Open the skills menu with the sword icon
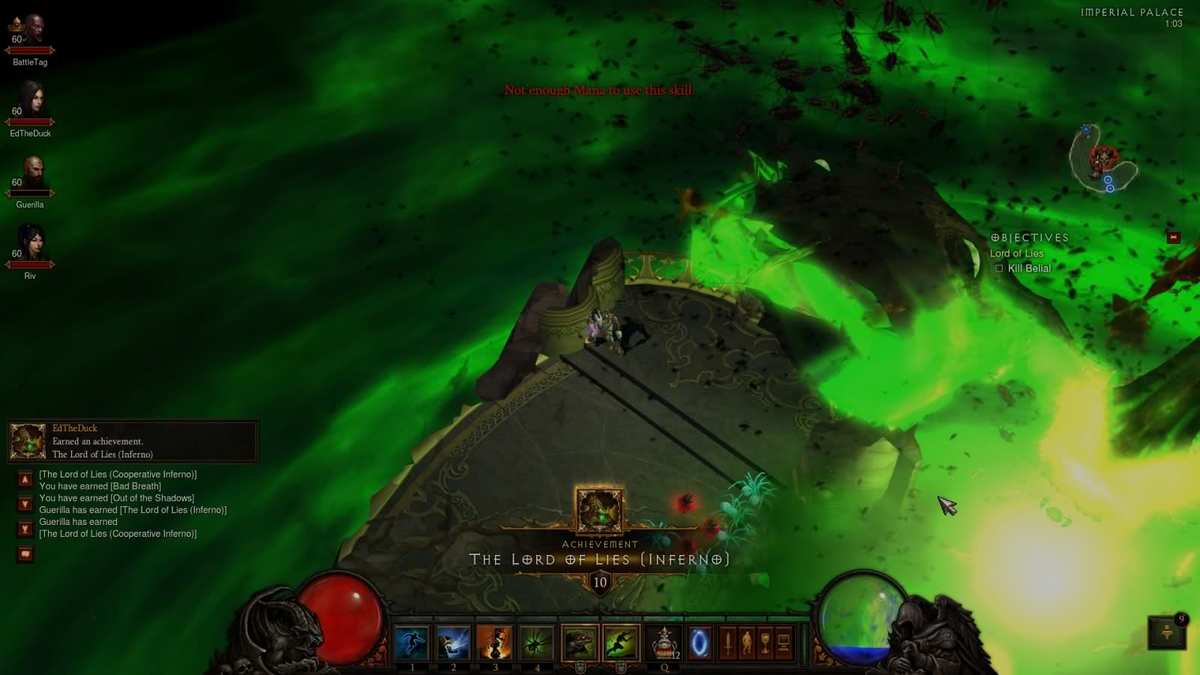This screenshot has width=1200, height=675. tap(728, 643)
